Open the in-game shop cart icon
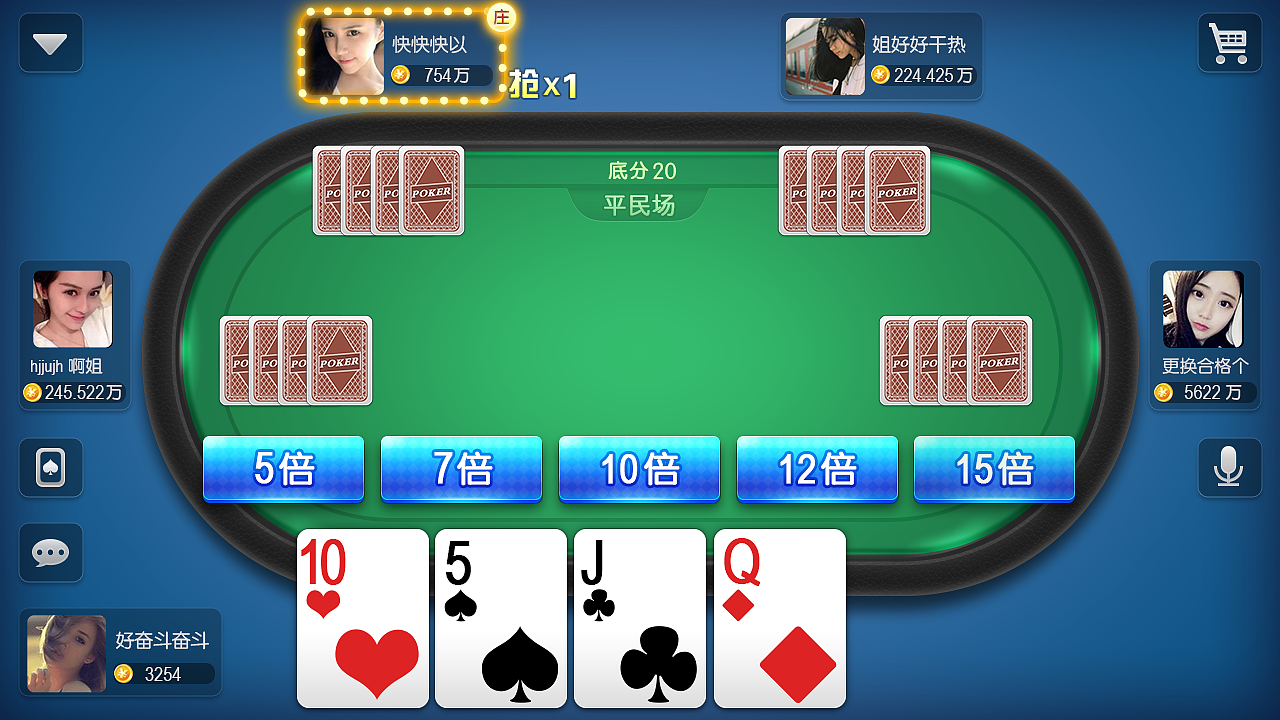This screenshot has width=1280, height=720. (x=1229, y=43)
